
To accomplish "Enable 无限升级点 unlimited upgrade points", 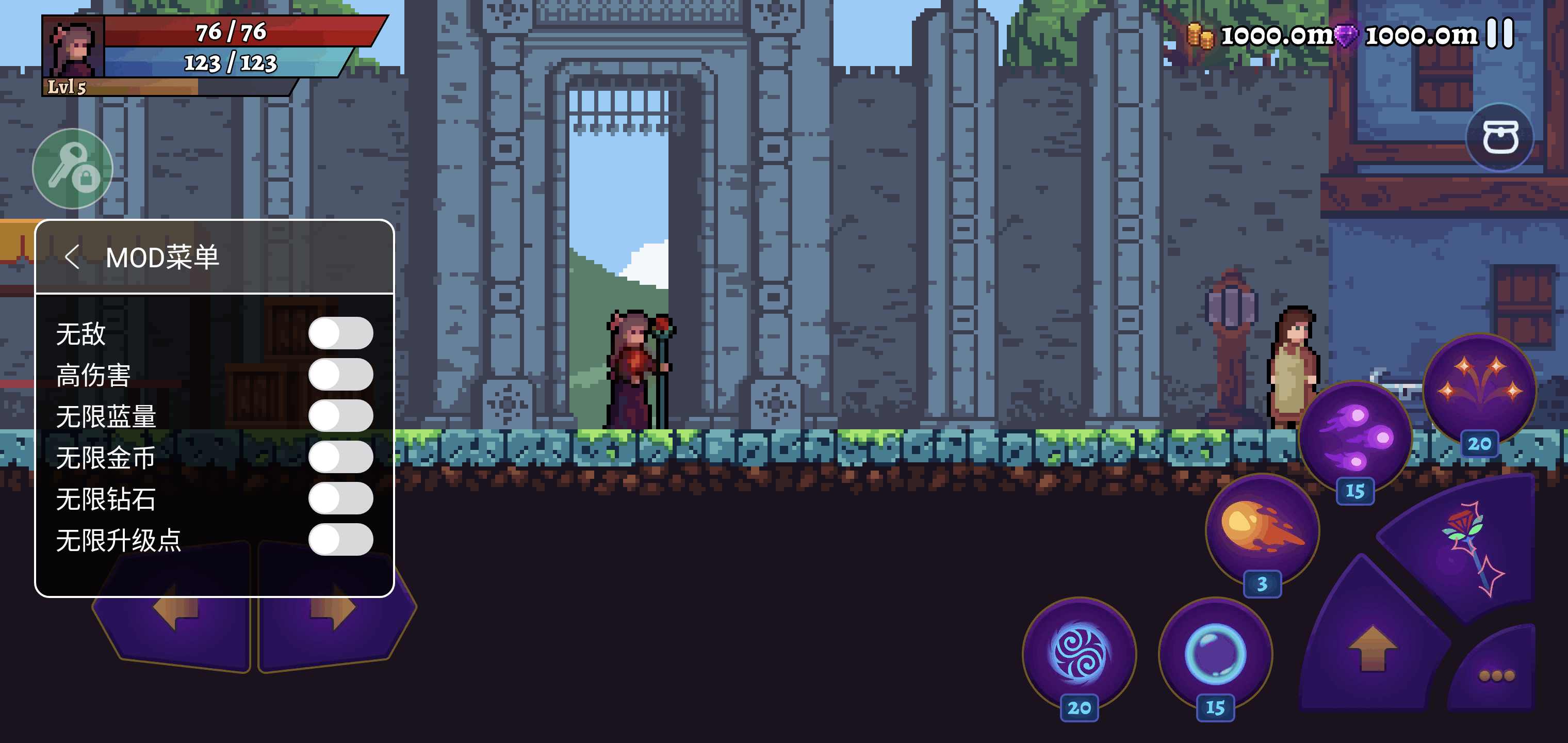I will tap(340, 540).
